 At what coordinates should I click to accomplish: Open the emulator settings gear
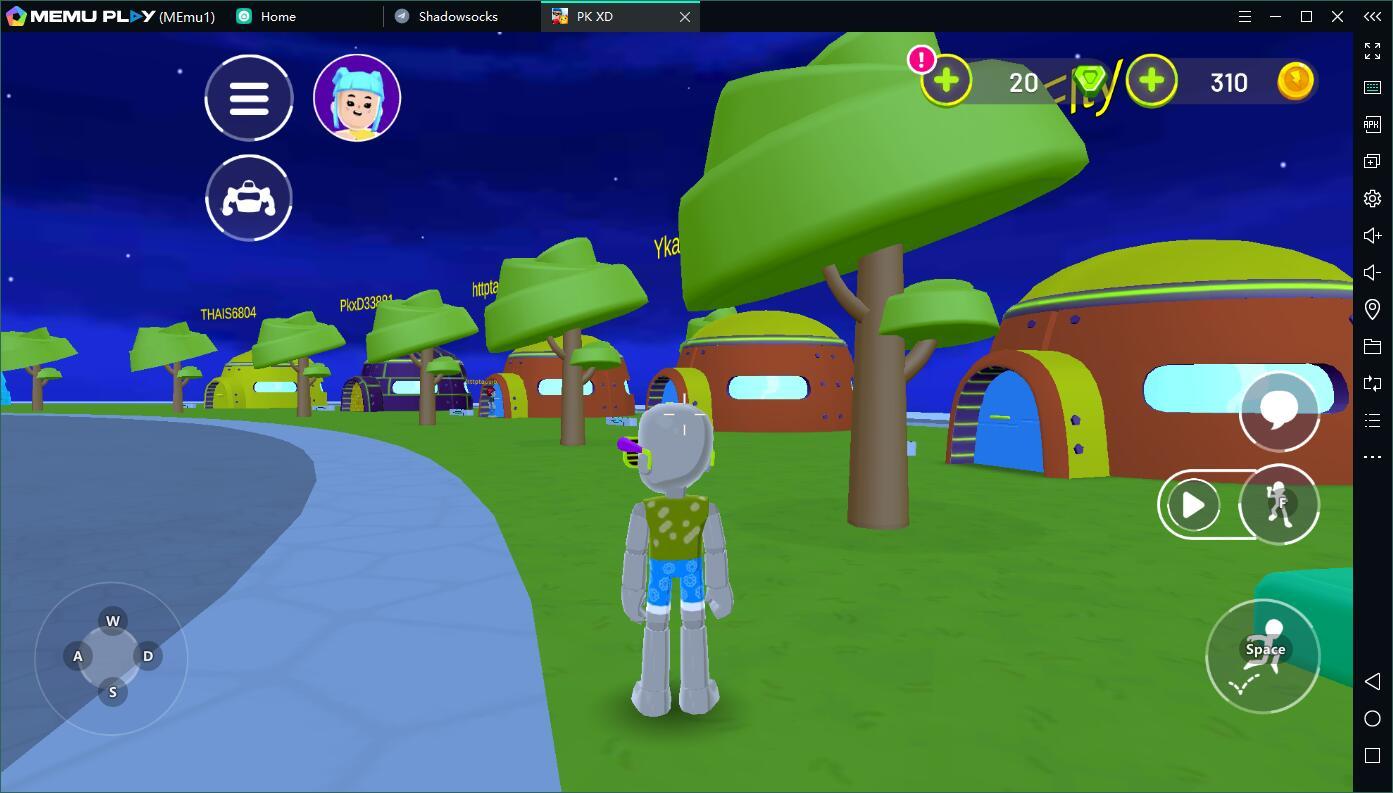coord(1372,198)
